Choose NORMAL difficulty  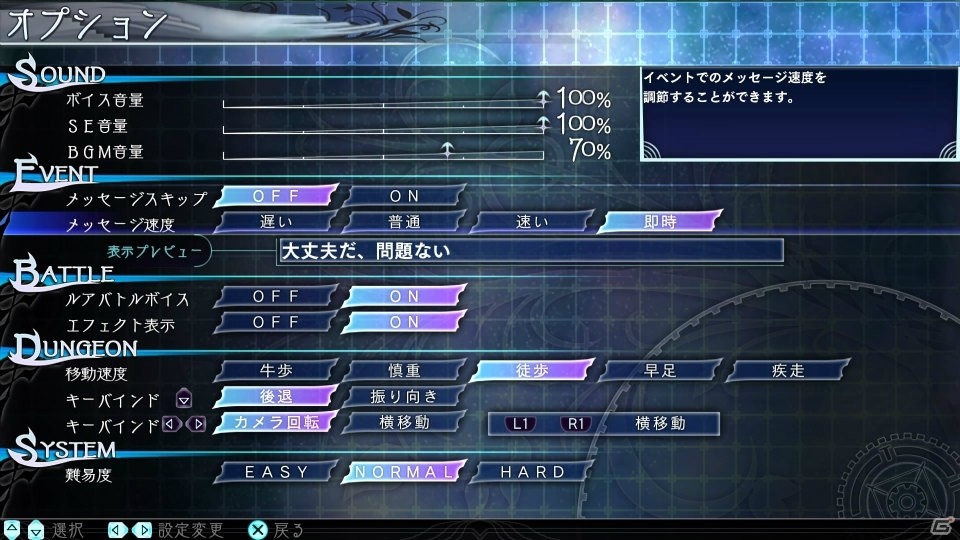[x=405, y=472]
